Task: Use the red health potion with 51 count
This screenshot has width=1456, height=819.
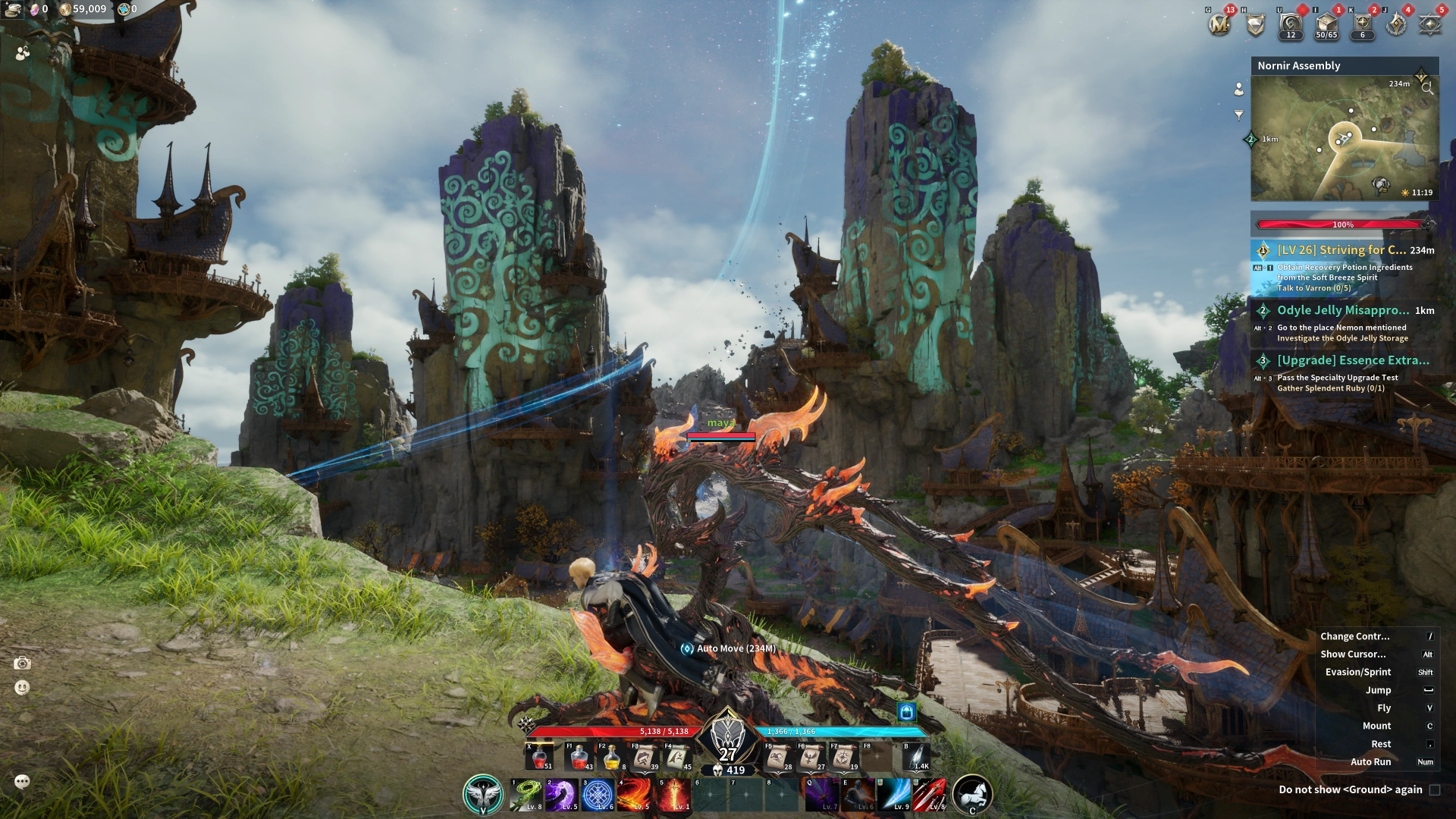Action: tap(540, 757)
